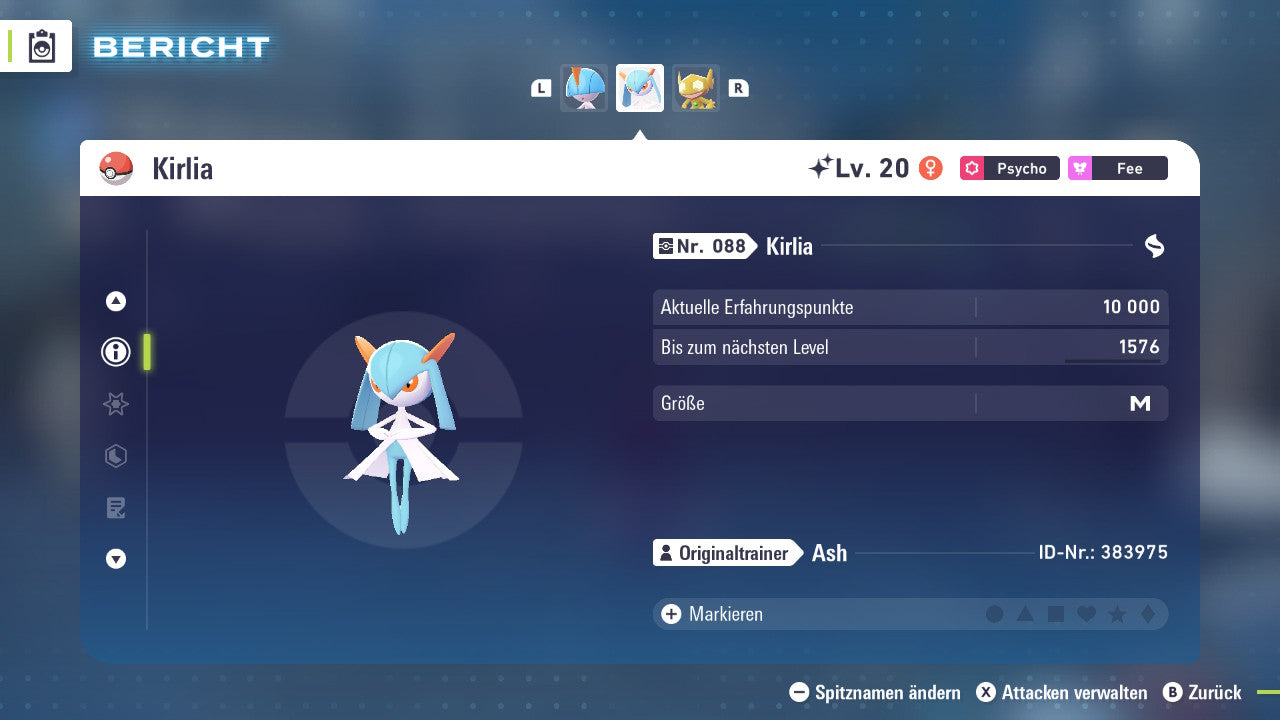Select the Fee type badge
The width and height of the screenshot is (1280, 720).
point(1117,168)
